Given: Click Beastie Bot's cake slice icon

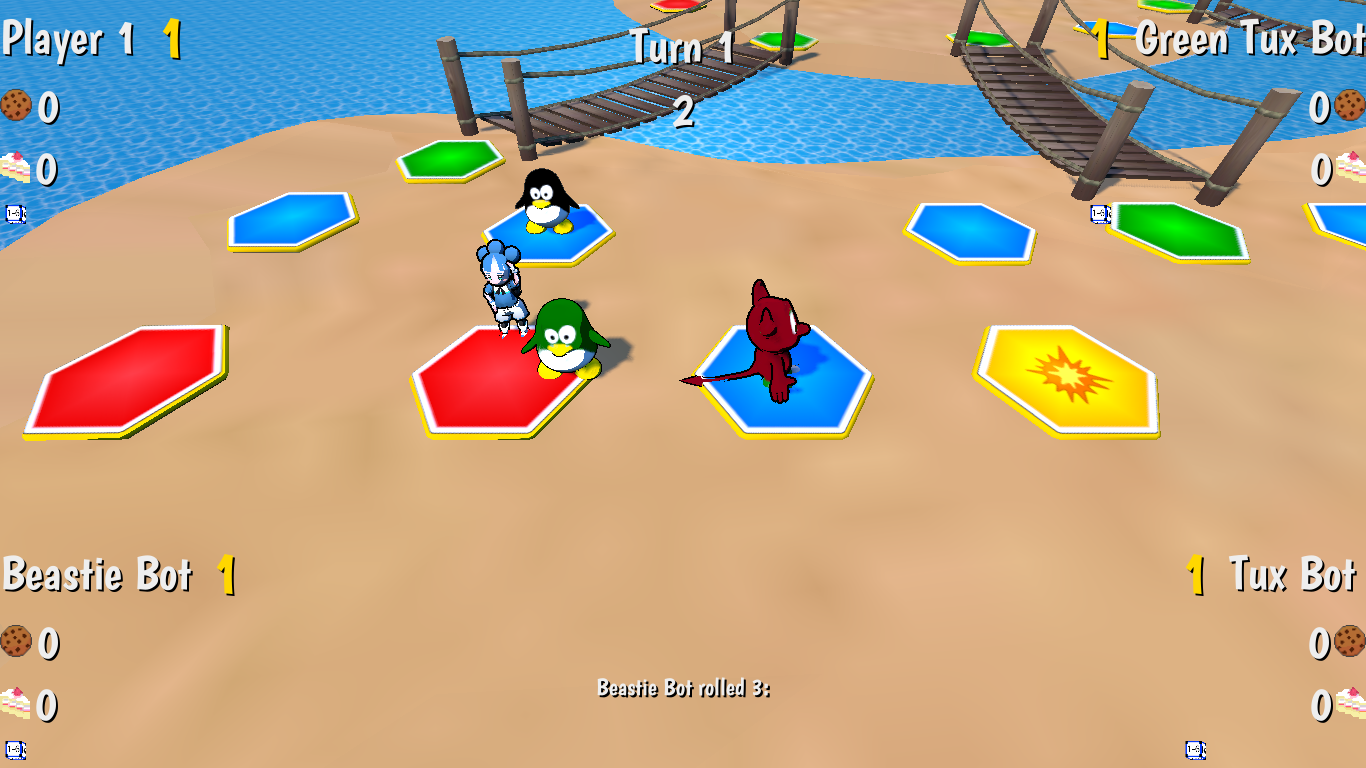Looking at the screenshot, I should click(x=14, y=702).
